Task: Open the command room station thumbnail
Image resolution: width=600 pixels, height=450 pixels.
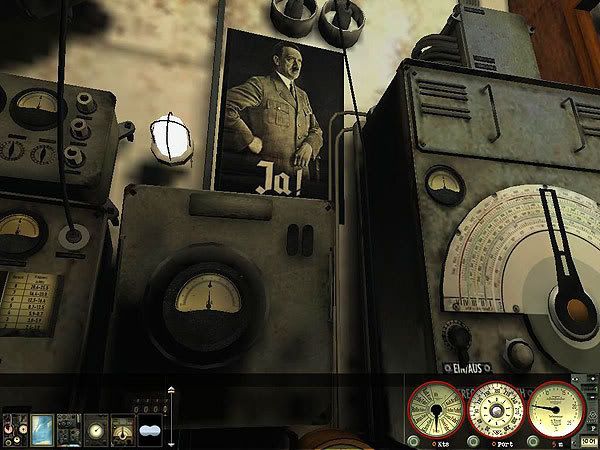Action: [15, 428]
